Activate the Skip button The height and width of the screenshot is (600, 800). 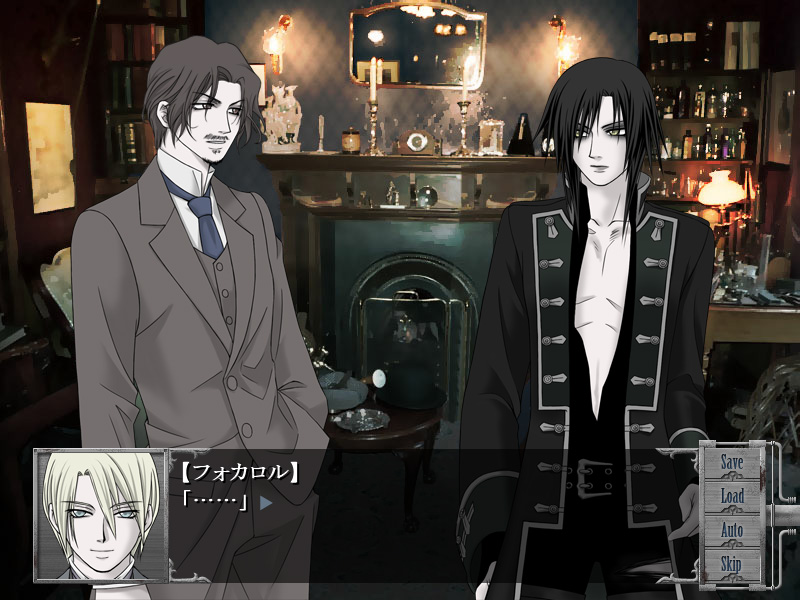(x=732, y=564)
